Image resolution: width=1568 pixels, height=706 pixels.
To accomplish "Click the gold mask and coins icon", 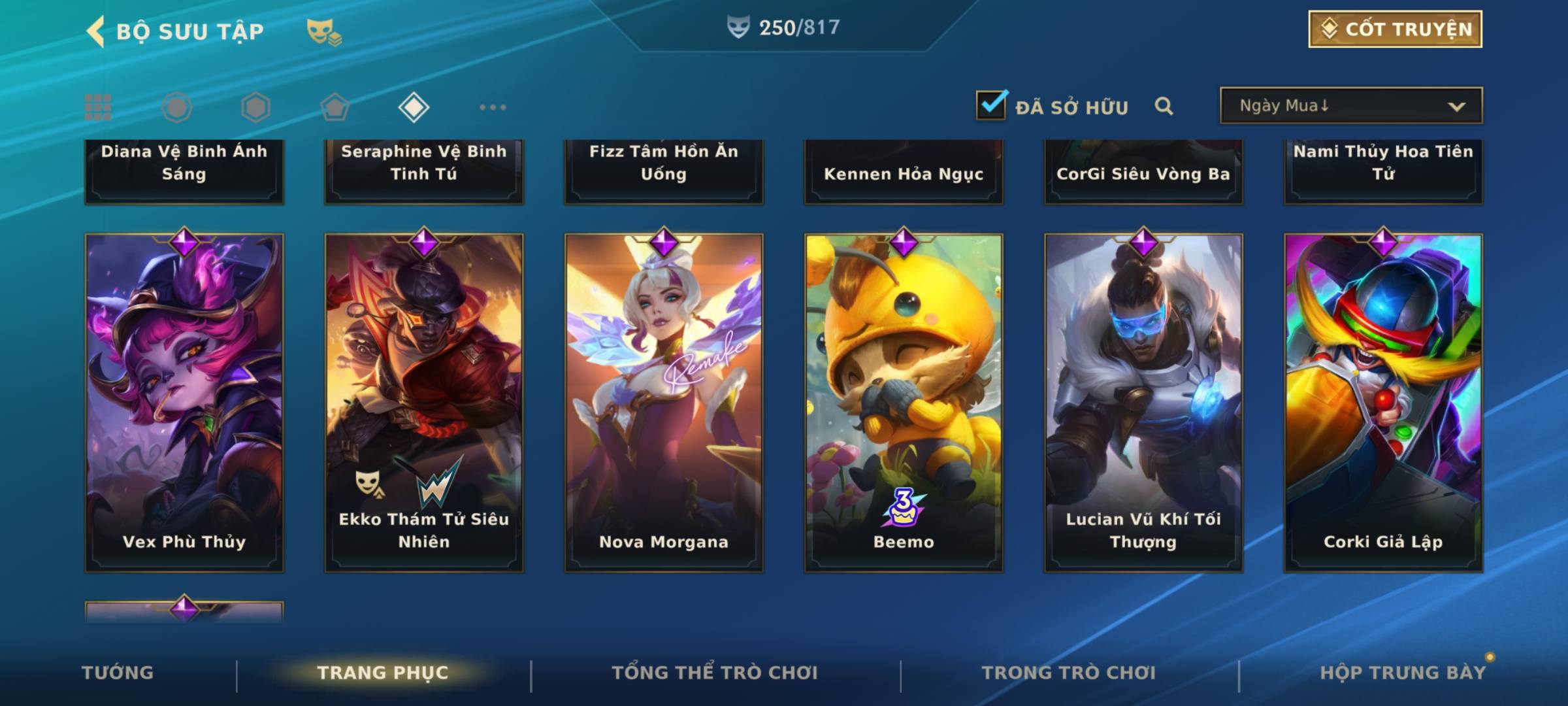I will pyautogui.click(x=324, y=31).
